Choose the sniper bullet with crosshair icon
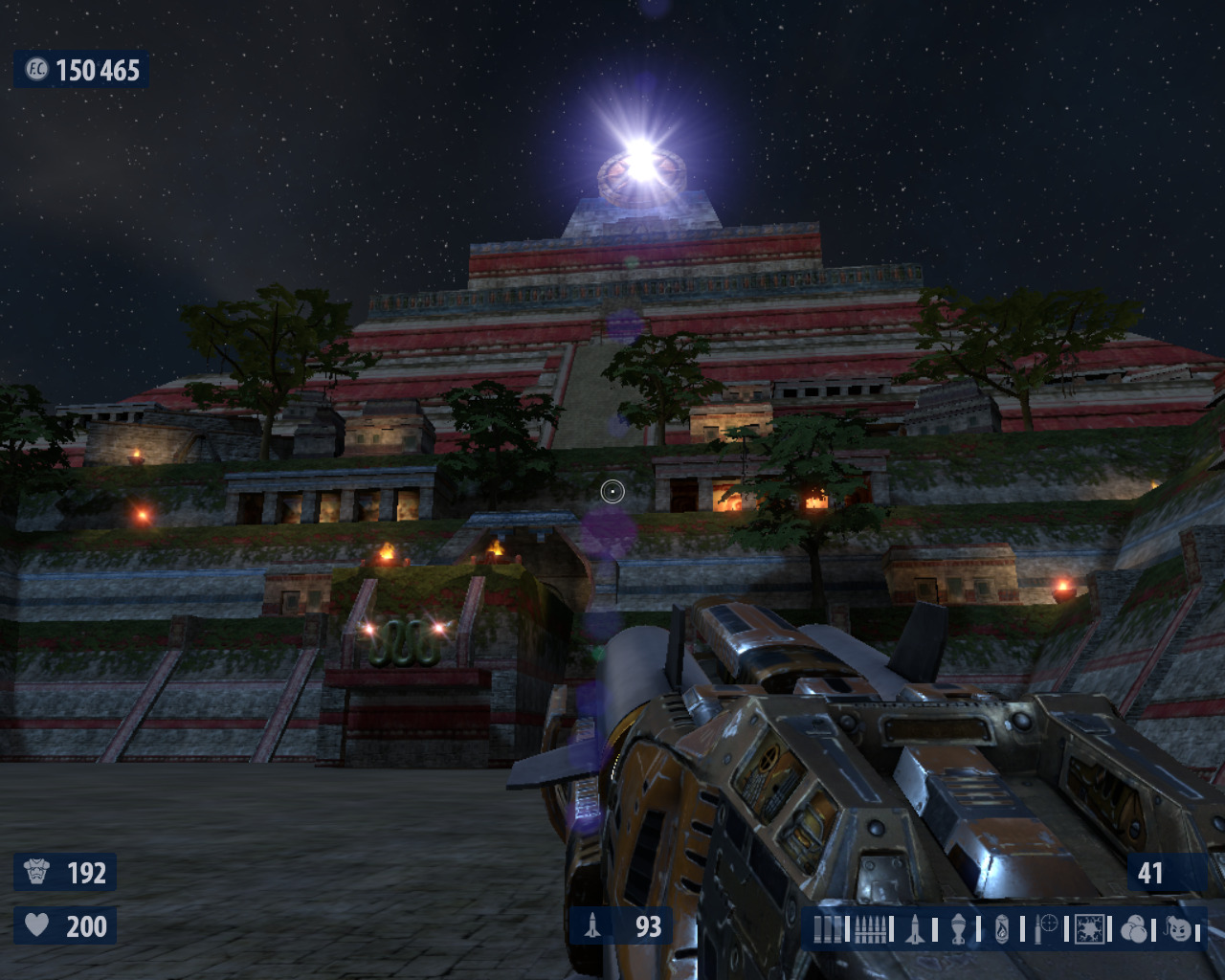Screen dimensions: 1225x980 1046,927
